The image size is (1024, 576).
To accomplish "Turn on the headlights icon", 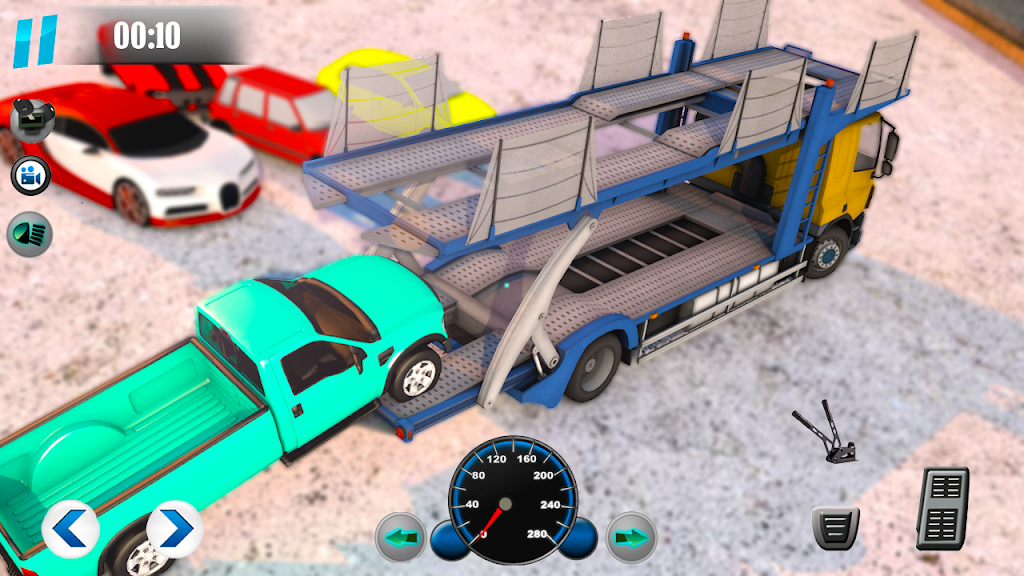I will [29, 234].
